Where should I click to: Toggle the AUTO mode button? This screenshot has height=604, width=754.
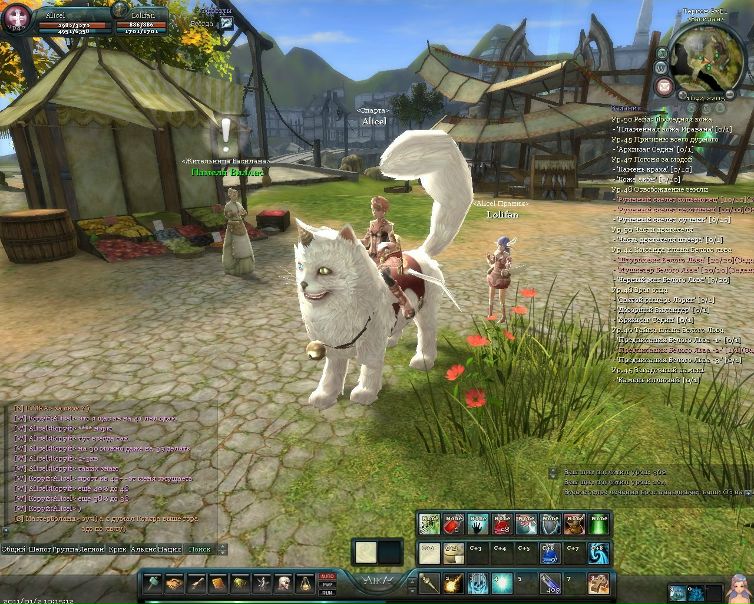(x=325, y=576)
